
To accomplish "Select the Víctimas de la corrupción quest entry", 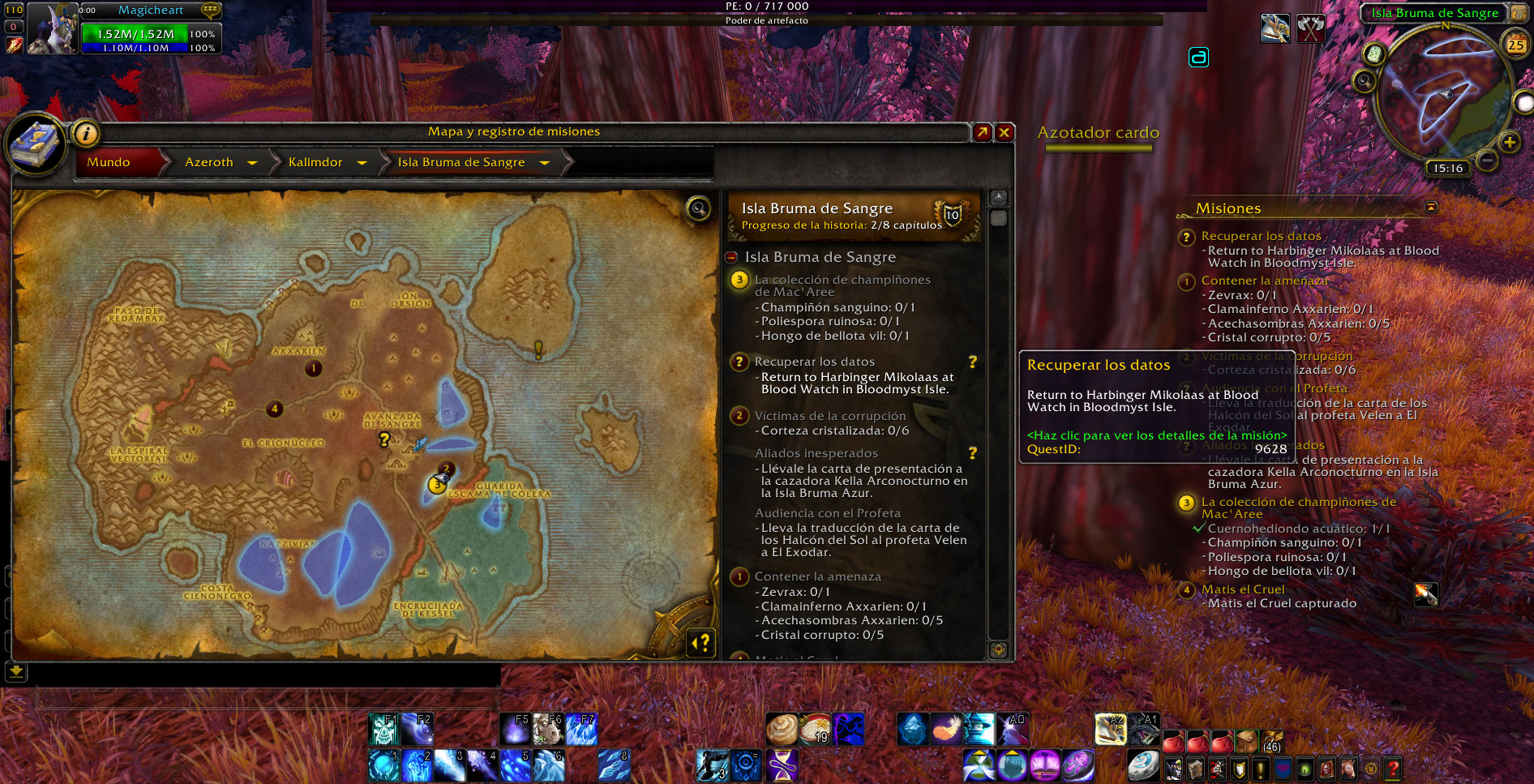I will point(829,416).
